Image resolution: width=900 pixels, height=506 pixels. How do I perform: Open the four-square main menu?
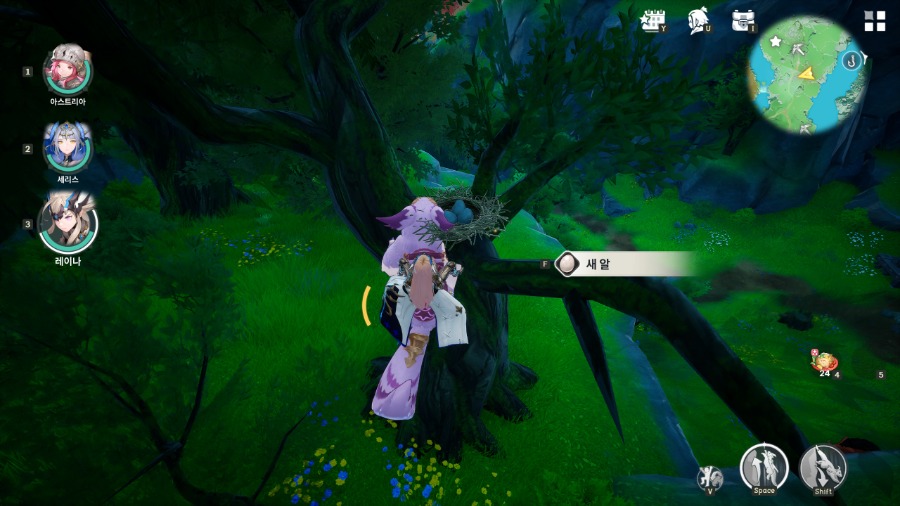click(875, 21)
